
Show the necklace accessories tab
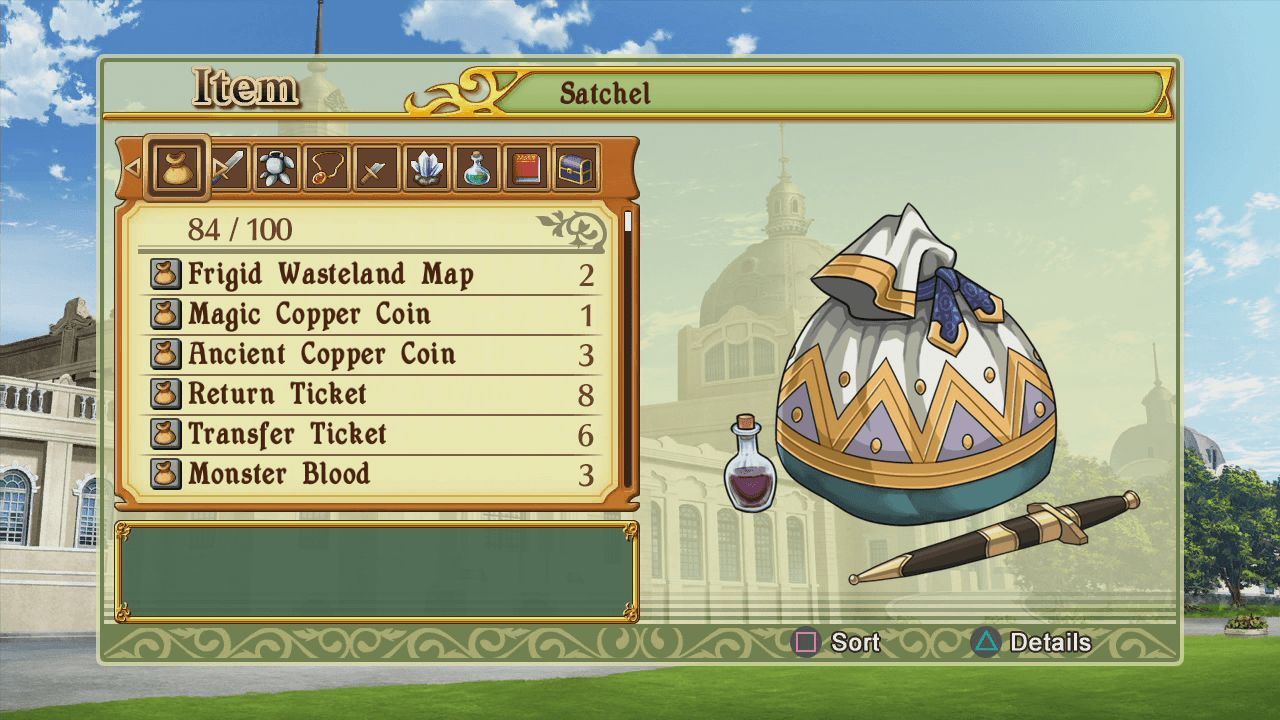click(326, 168)
